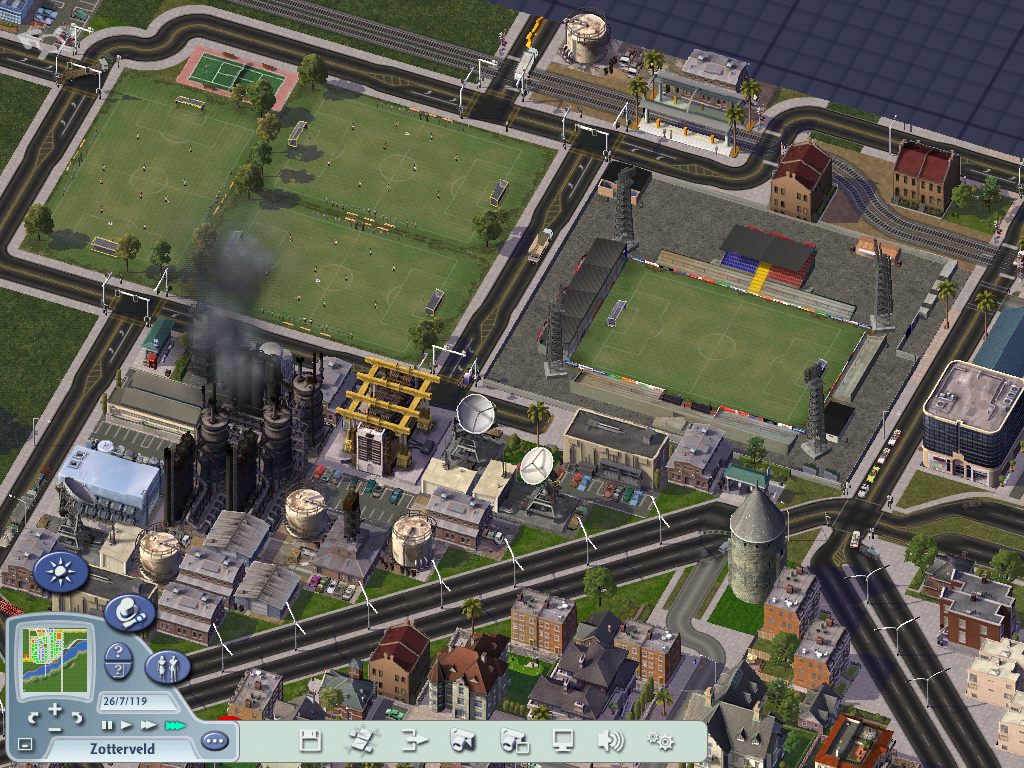Zoom in with the plus button
1024x768 pixels.
[x=54, y=710]
